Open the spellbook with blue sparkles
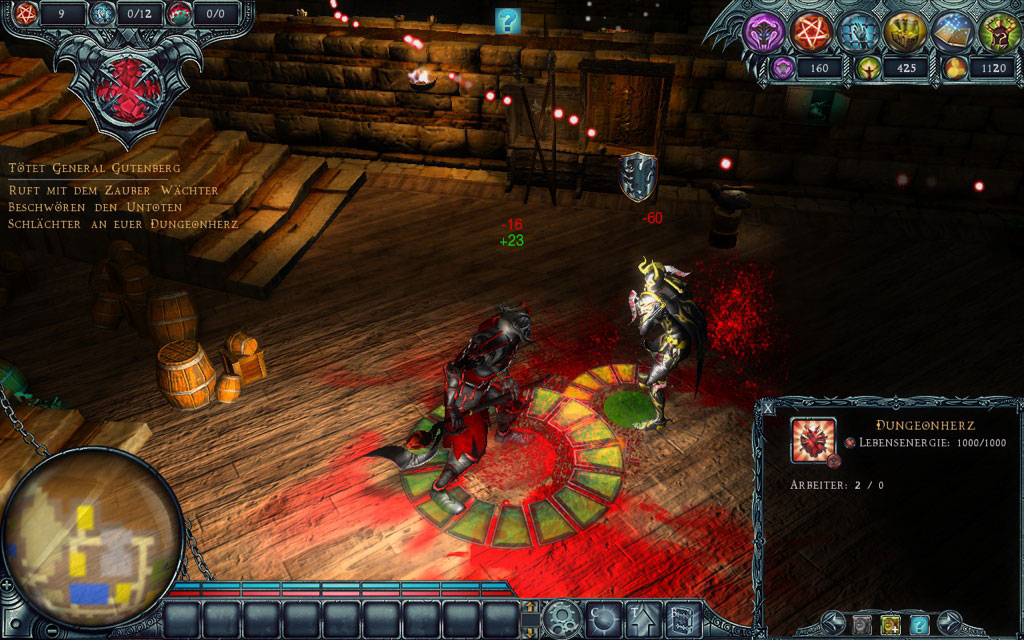The height and width of the screenshot is (640, 1024). (951, 32)
